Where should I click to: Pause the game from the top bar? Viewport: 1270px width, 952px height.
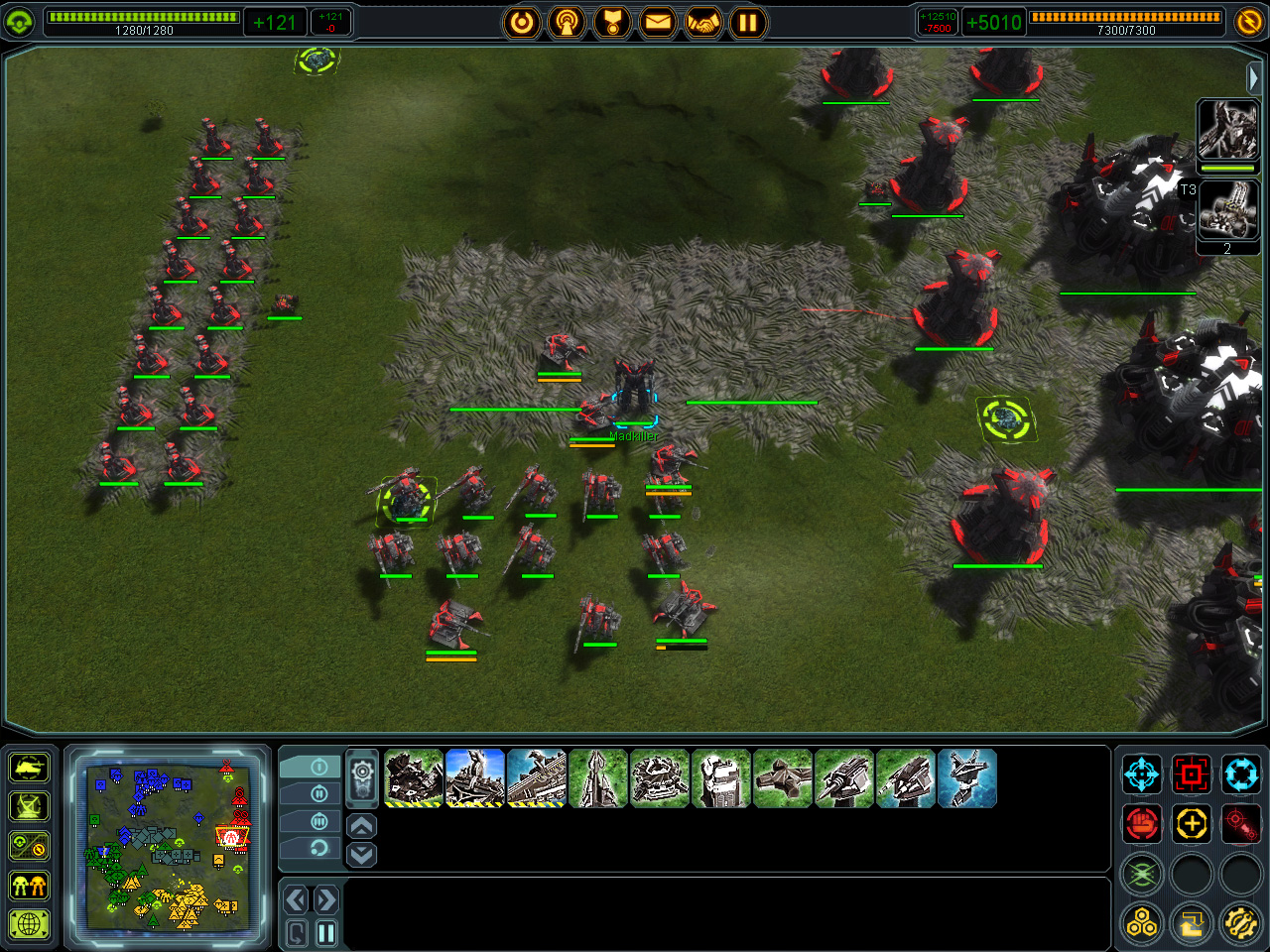748,22
